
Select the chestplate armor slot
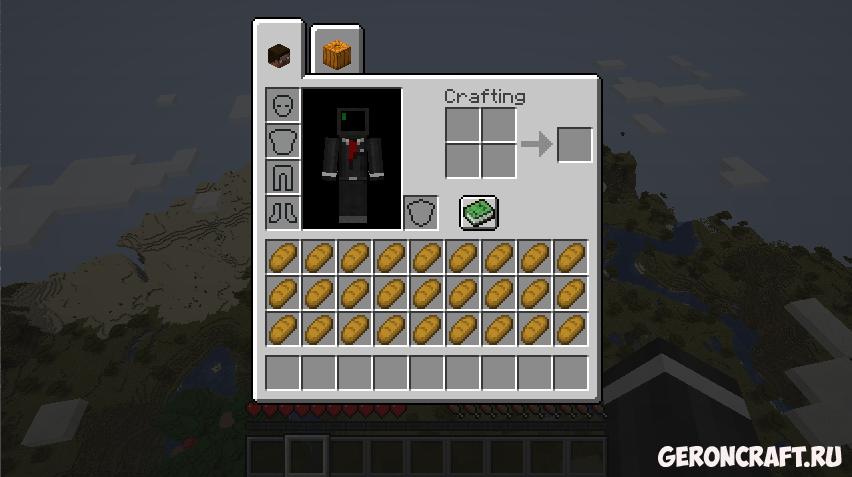point(283,141)
